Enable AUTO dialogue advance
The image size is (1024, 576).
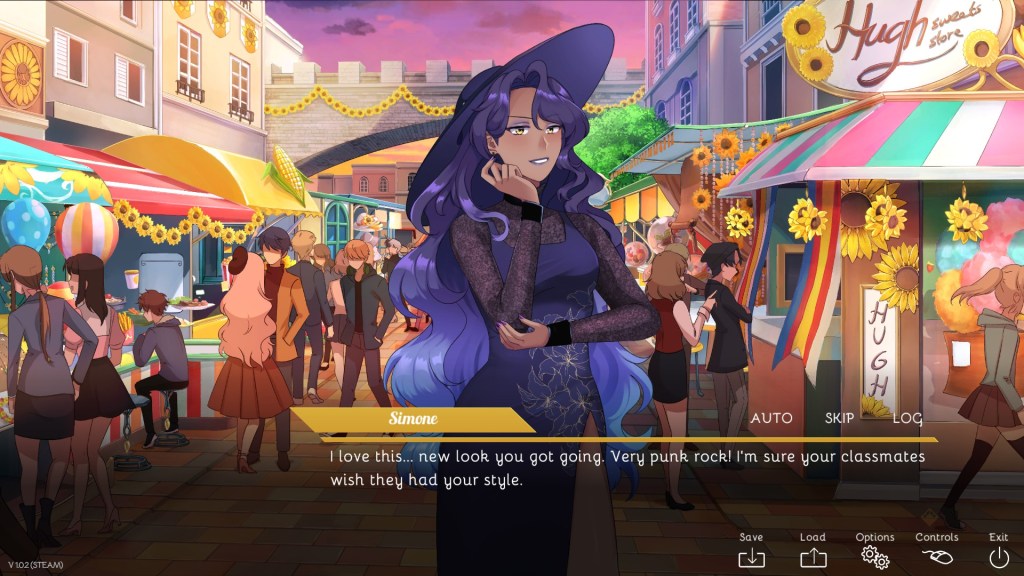(771, 418)
